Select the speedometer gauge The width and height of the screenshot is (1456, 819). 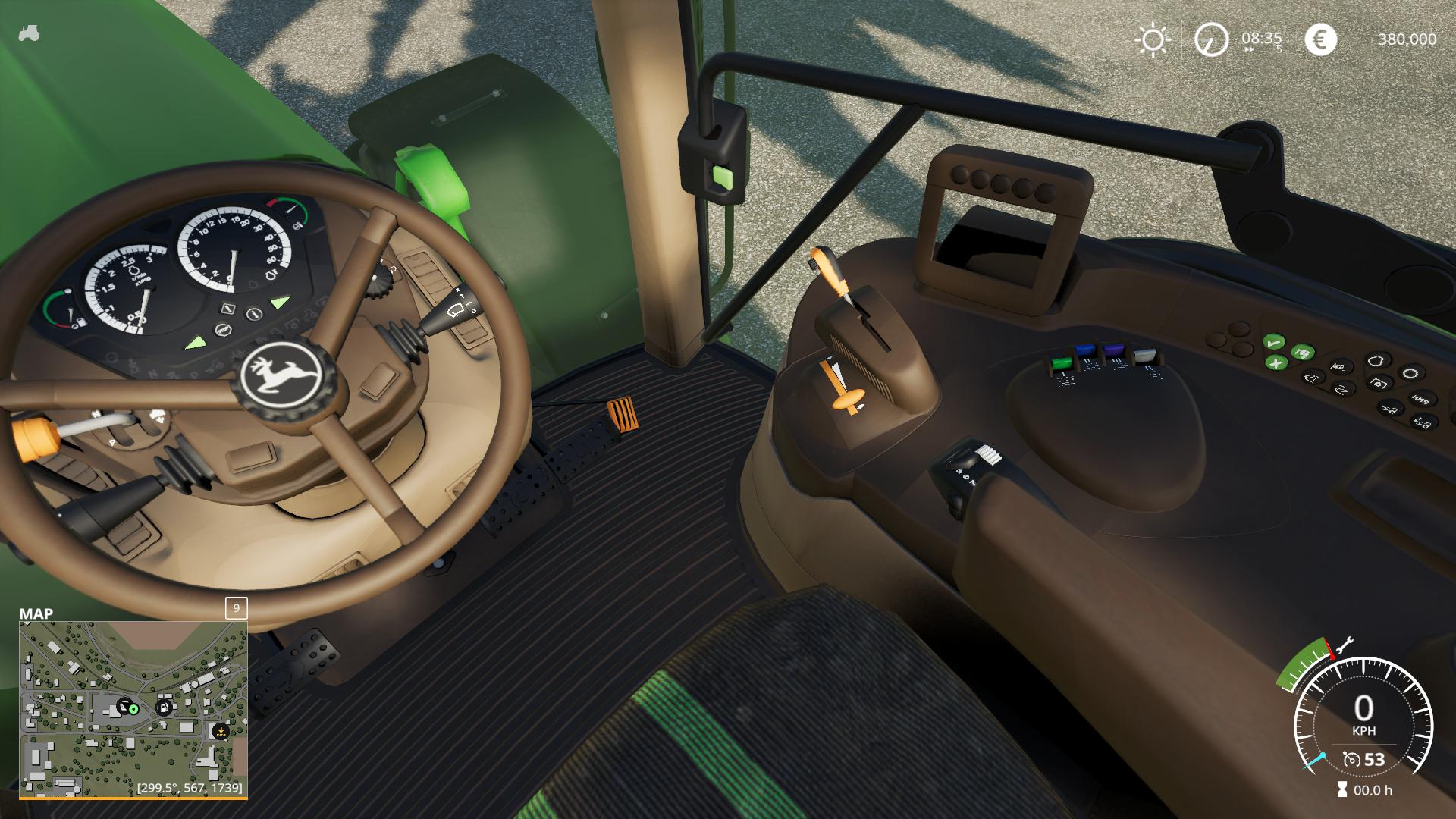click(x=1363, y=717)
